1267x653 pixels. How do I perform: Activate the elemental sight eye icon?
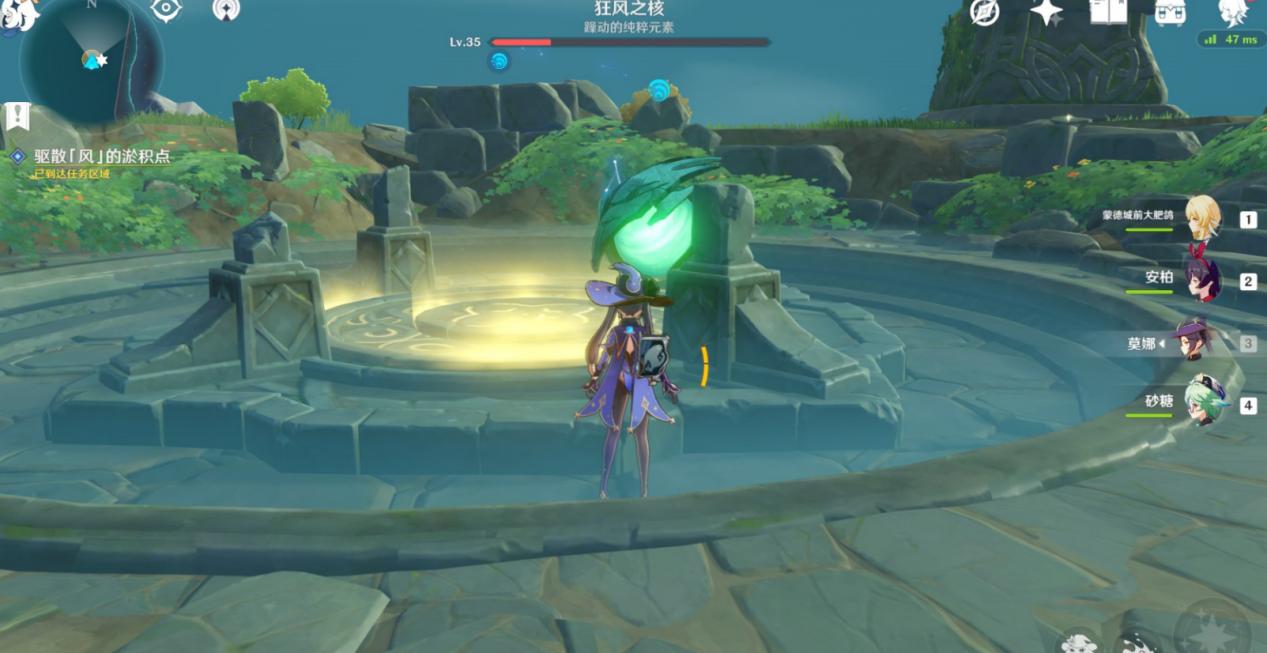(x=166, y=9)
